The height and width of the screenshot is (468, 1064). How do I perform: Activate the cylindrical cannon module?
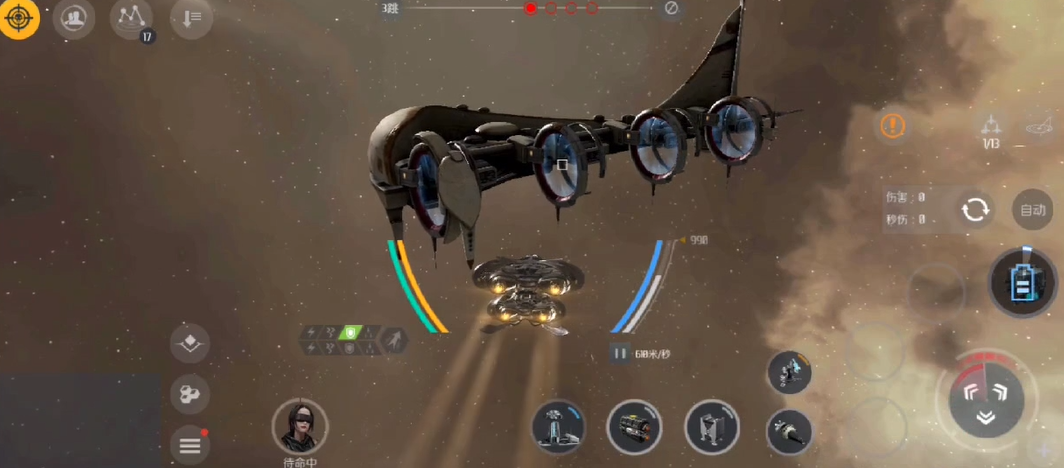(x=634, y=426)
